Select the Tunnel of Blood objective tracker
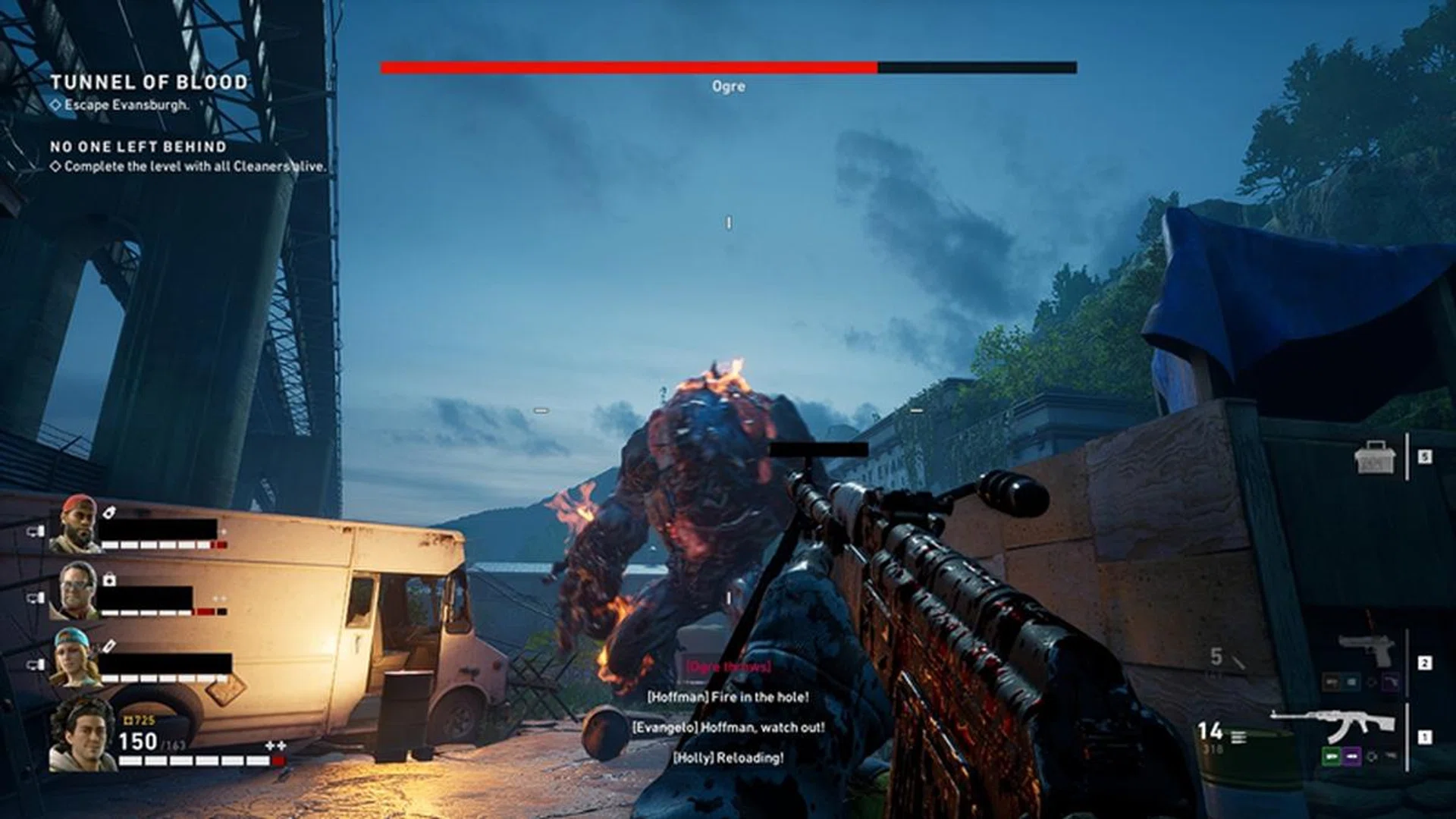 149,83
